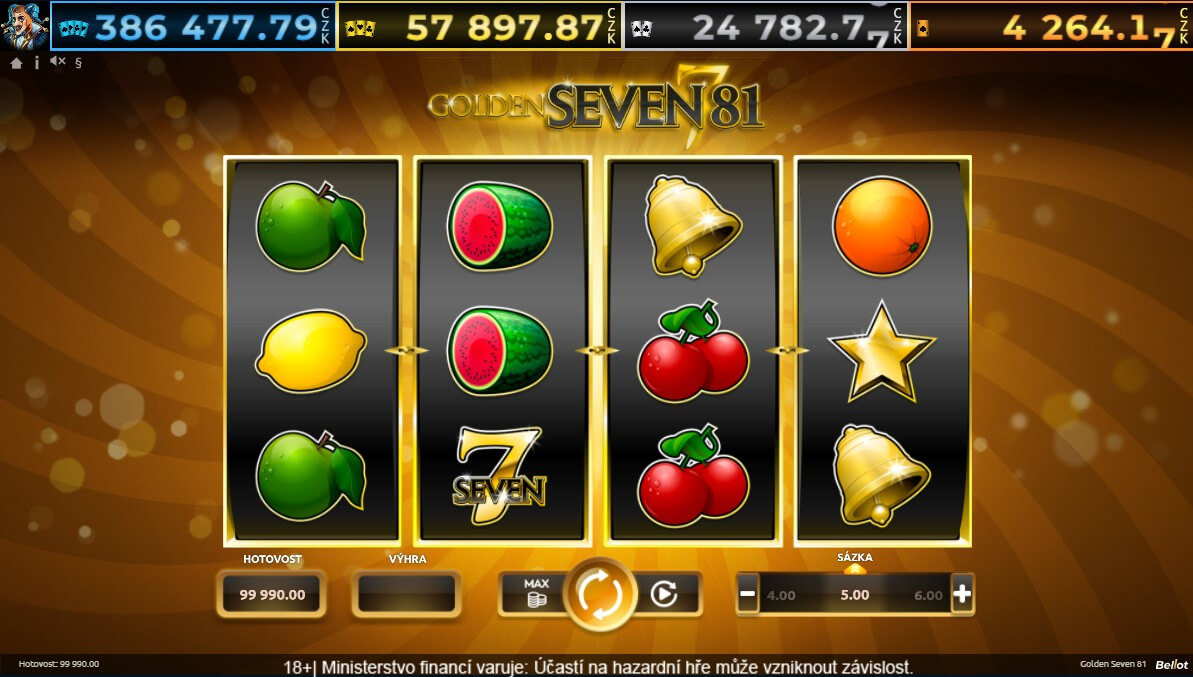Go to the lobby via the home icon
This screenshot has width=1193, height=677.
click(16, 62)
